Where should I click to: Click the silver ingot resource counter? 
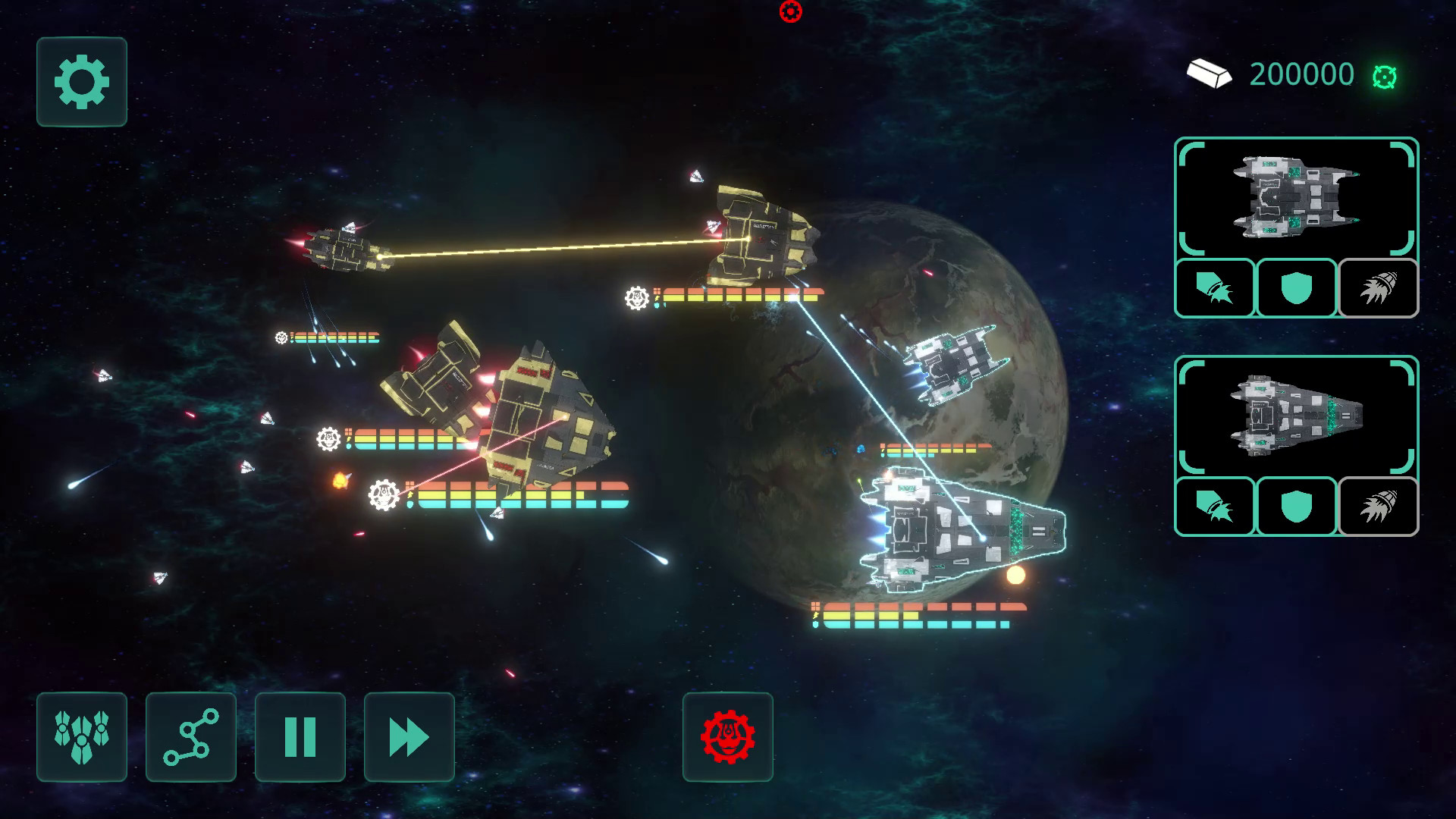[1211, 74]
